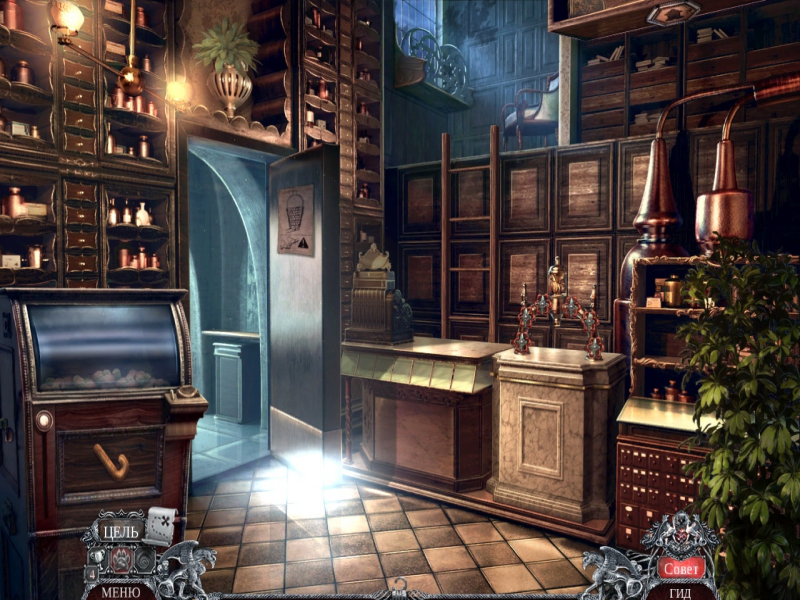The height and width of the screenshot is (600, 800).
Task: Show the ЦЕЛЬ objective panel
Action: [121, 531]
